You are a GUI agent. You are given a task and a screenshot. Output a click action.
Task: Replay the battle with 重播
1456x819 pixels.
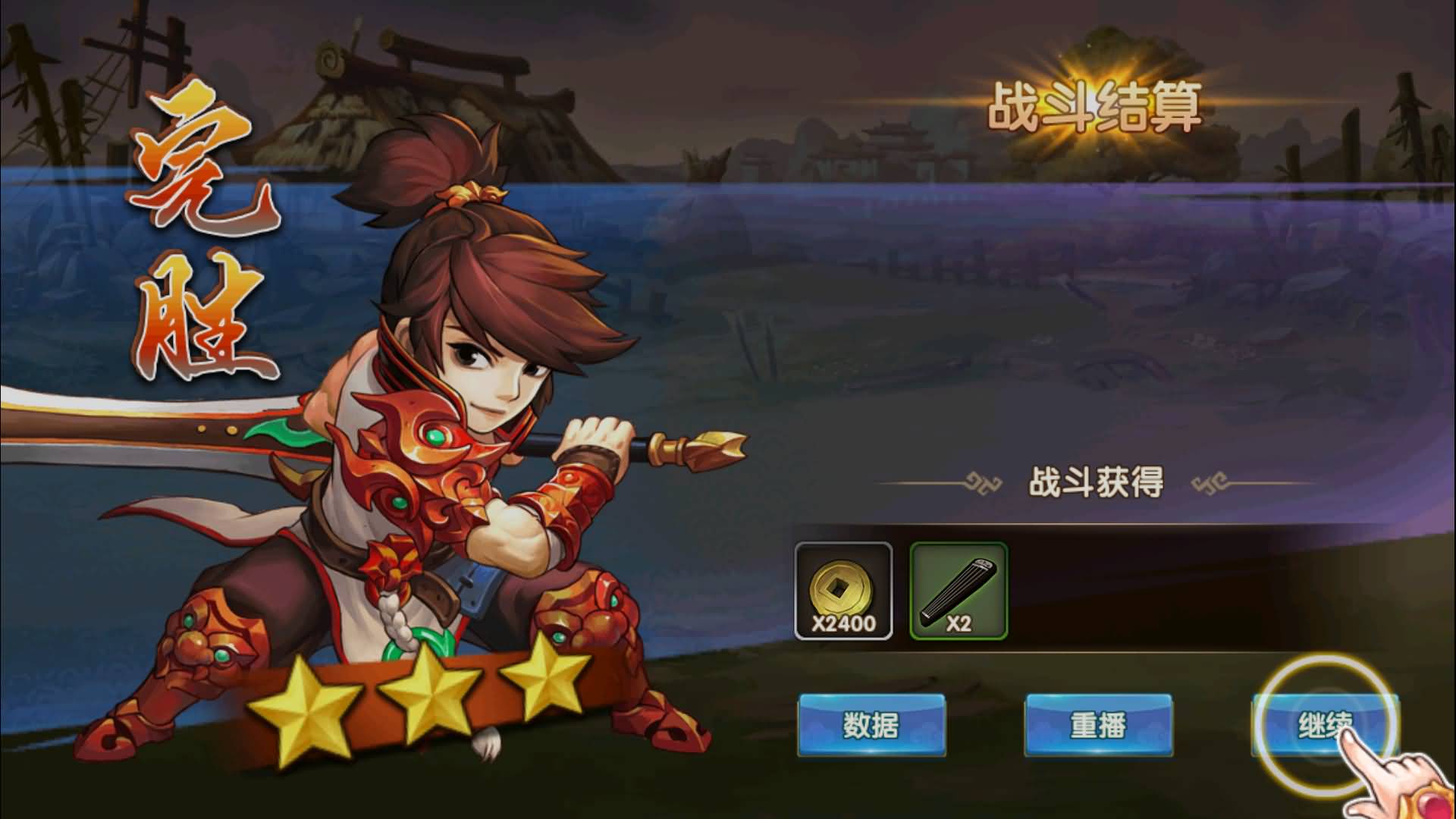point(1098,725)
